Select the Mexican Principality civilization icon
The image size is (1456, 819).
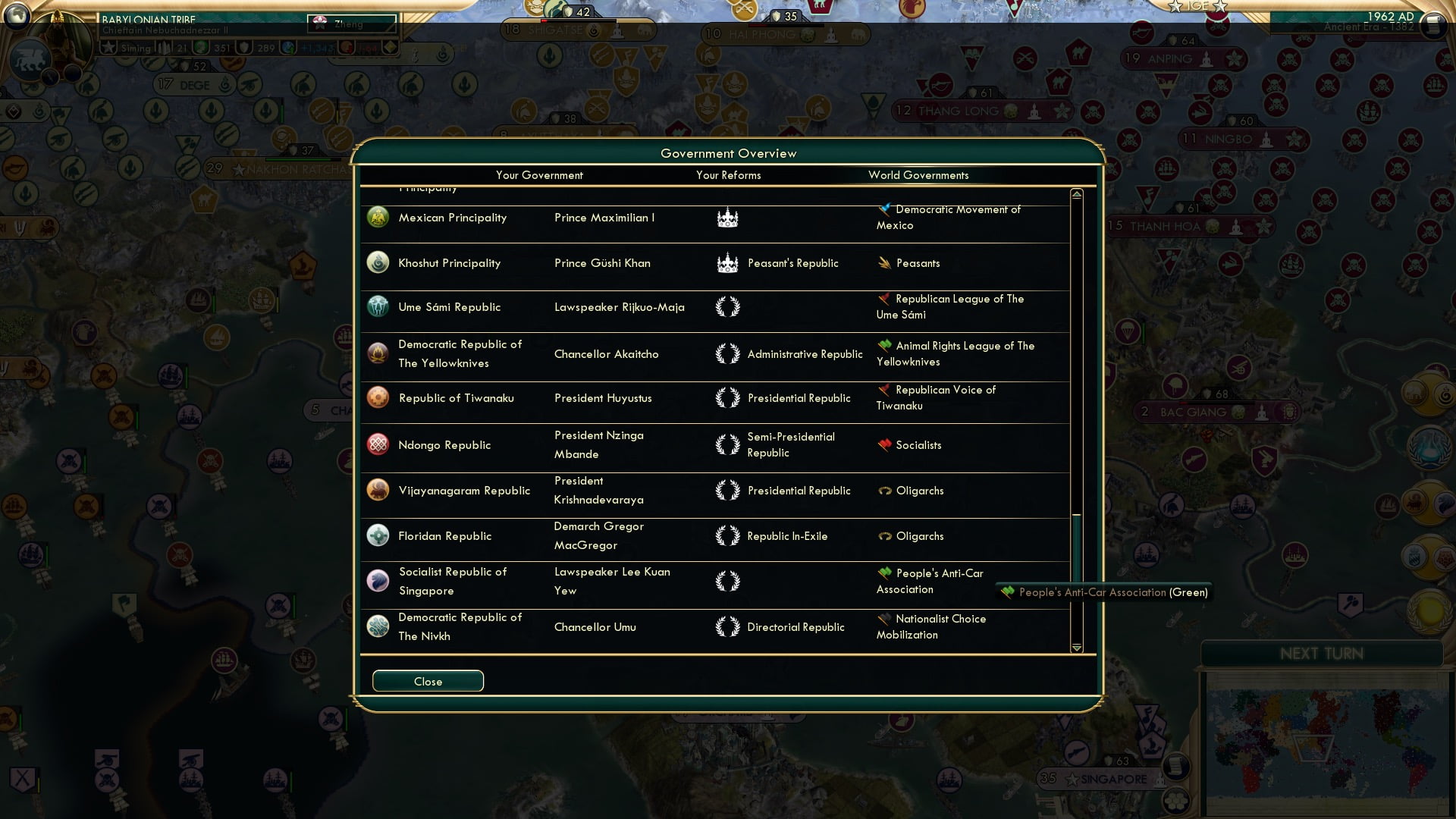pos(378,218)
